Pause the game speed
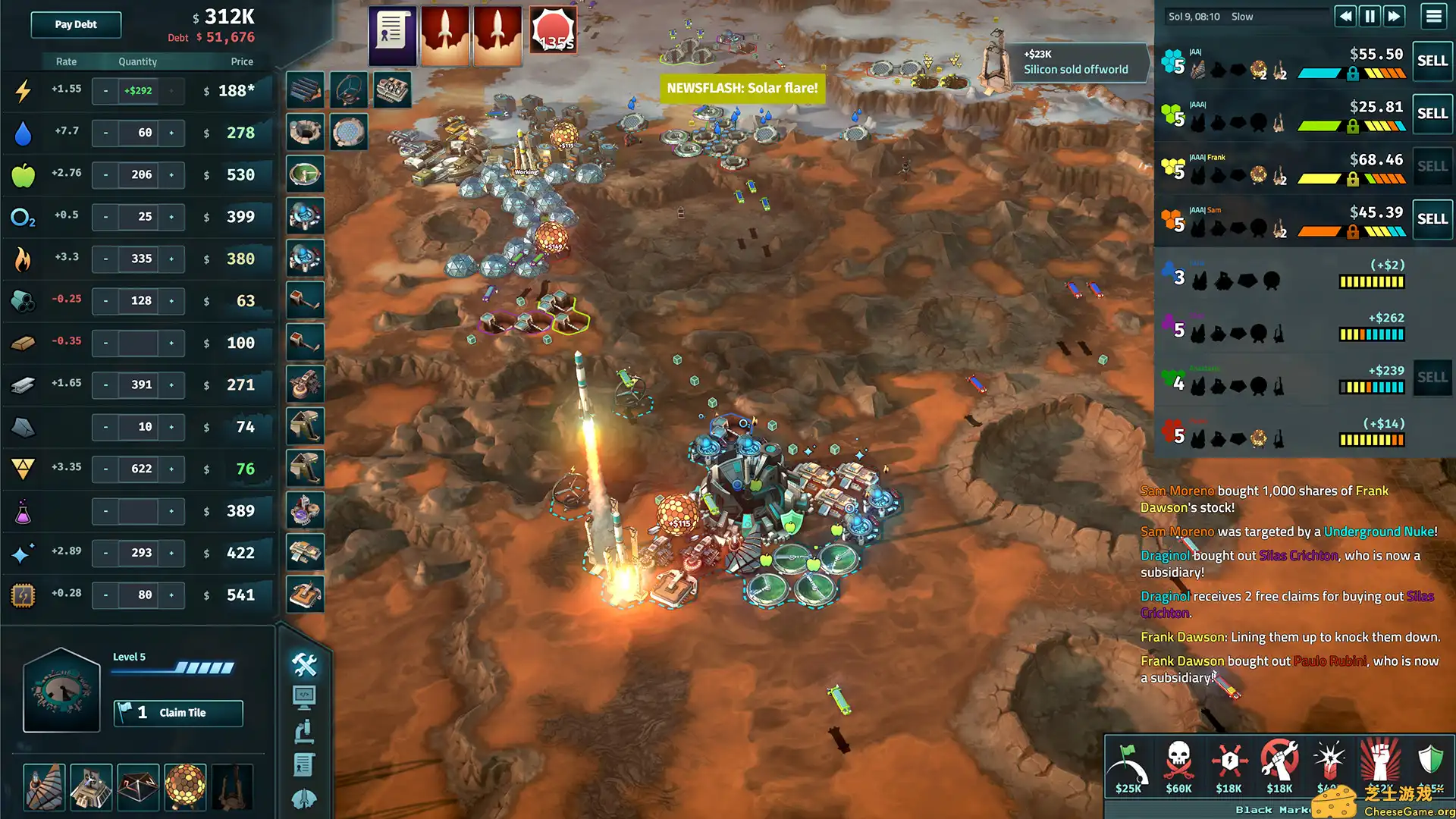Image resolution: width=1456 pixels, height=819 pixels. (x=1370, y=16)
